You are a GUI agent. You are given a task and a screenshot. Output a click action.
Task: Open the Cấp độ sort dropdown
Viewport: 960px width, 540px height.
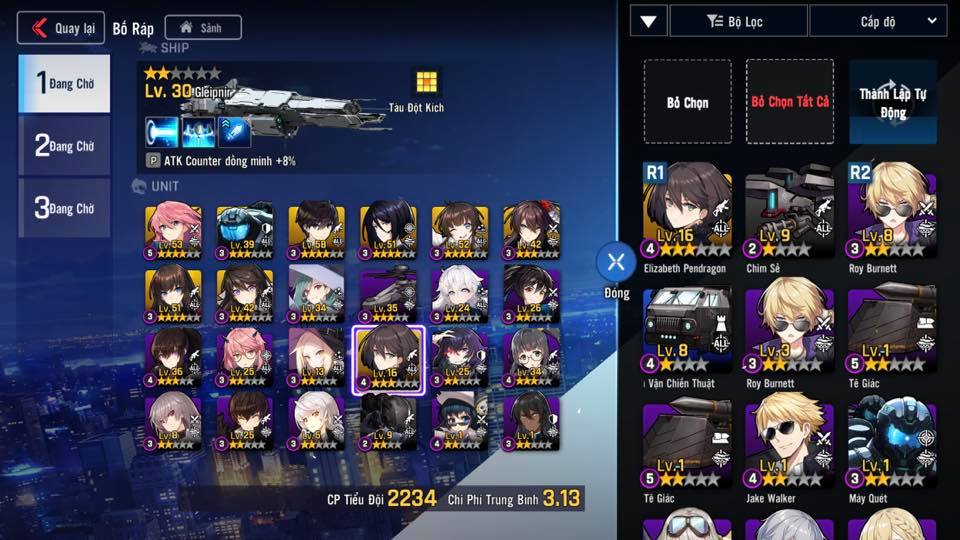click(877, 20)
